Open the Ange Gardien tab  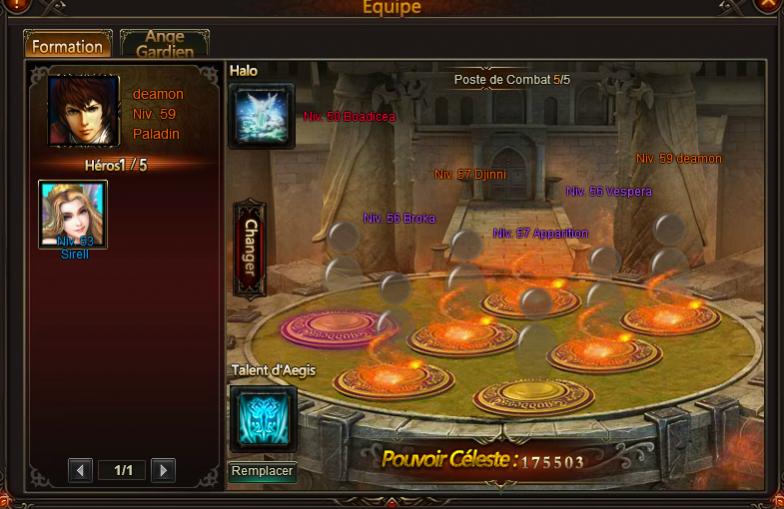pyautogui.click(x=164, y=44)
